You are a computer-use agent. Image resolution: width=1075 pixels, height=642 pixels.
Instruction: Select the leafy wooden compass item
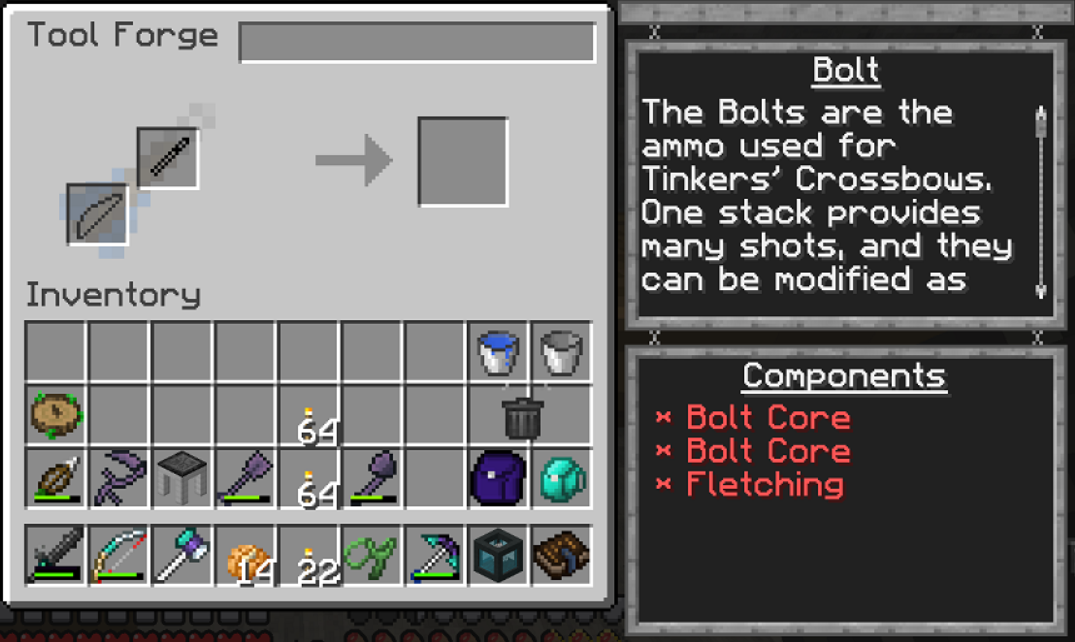click(56, 416)
